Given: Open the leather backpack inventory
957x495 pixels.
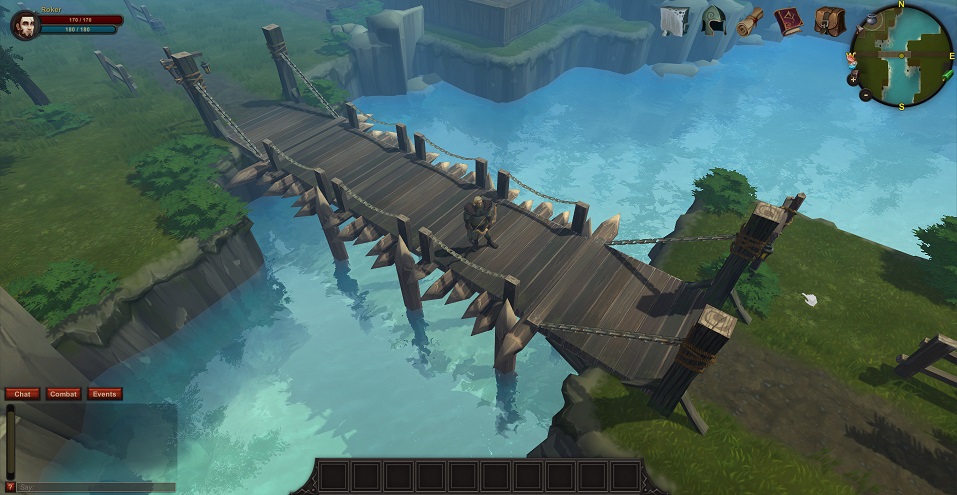Looking at the screenshot, I should point(829,21).
